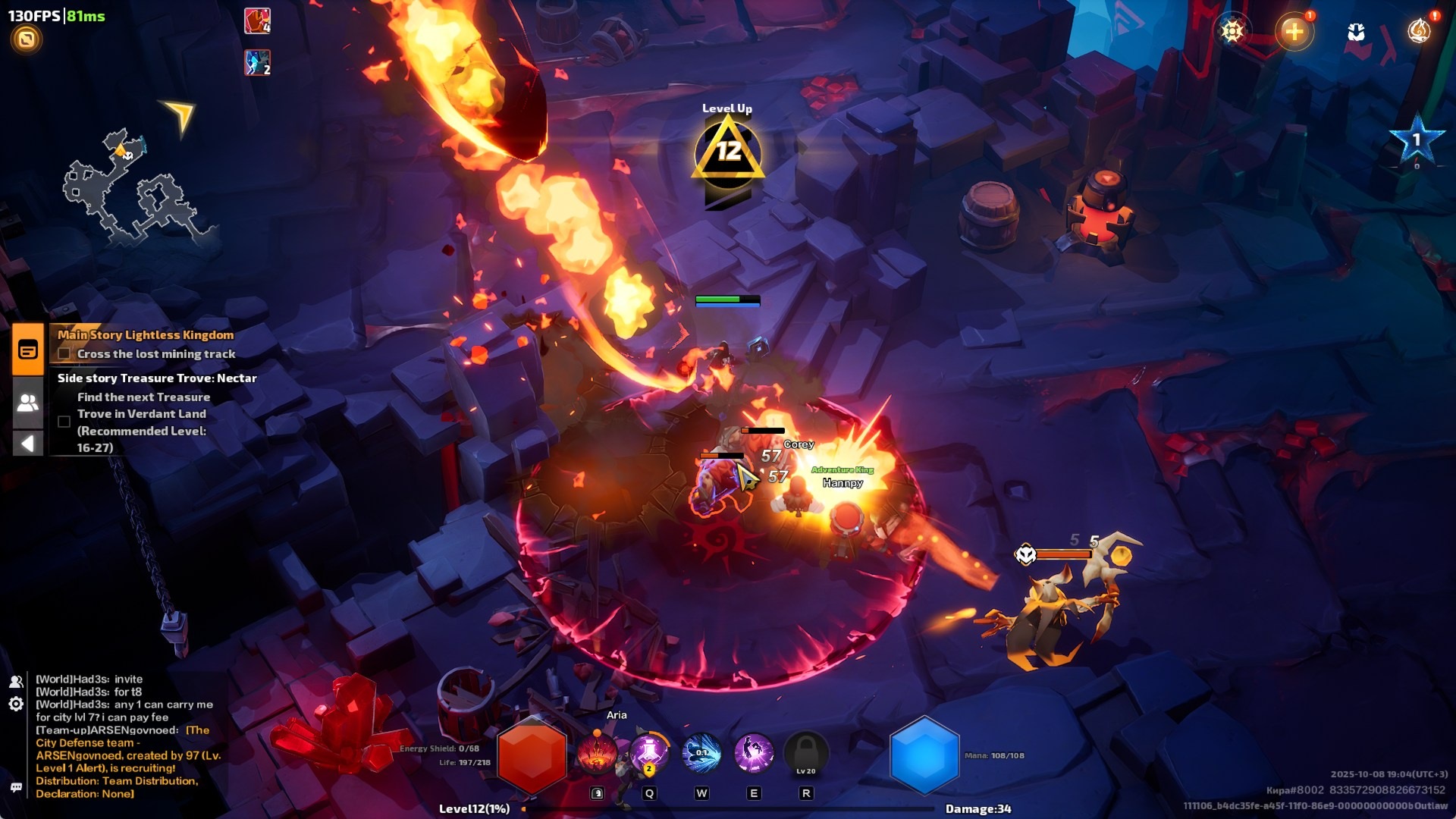Click the blue star showing 1

1415,140
